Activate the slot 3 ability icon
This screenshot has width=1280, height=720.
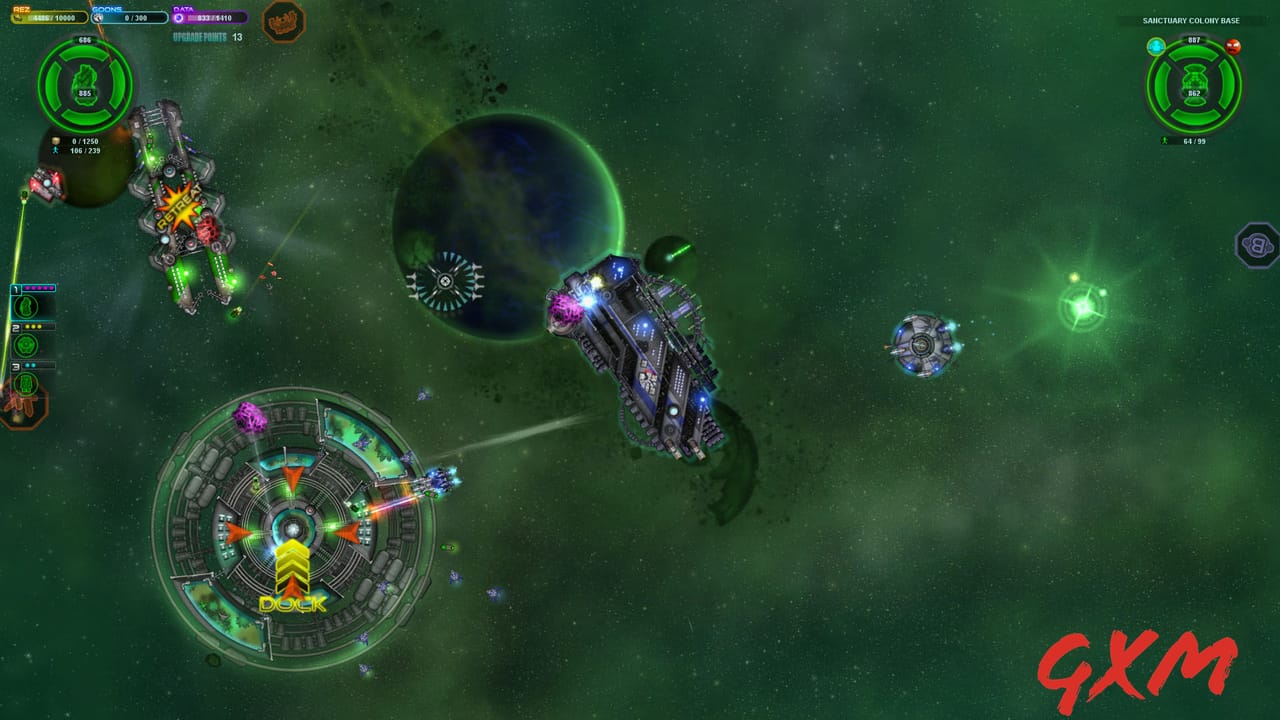pyautogui.click(x=26, y=384)
